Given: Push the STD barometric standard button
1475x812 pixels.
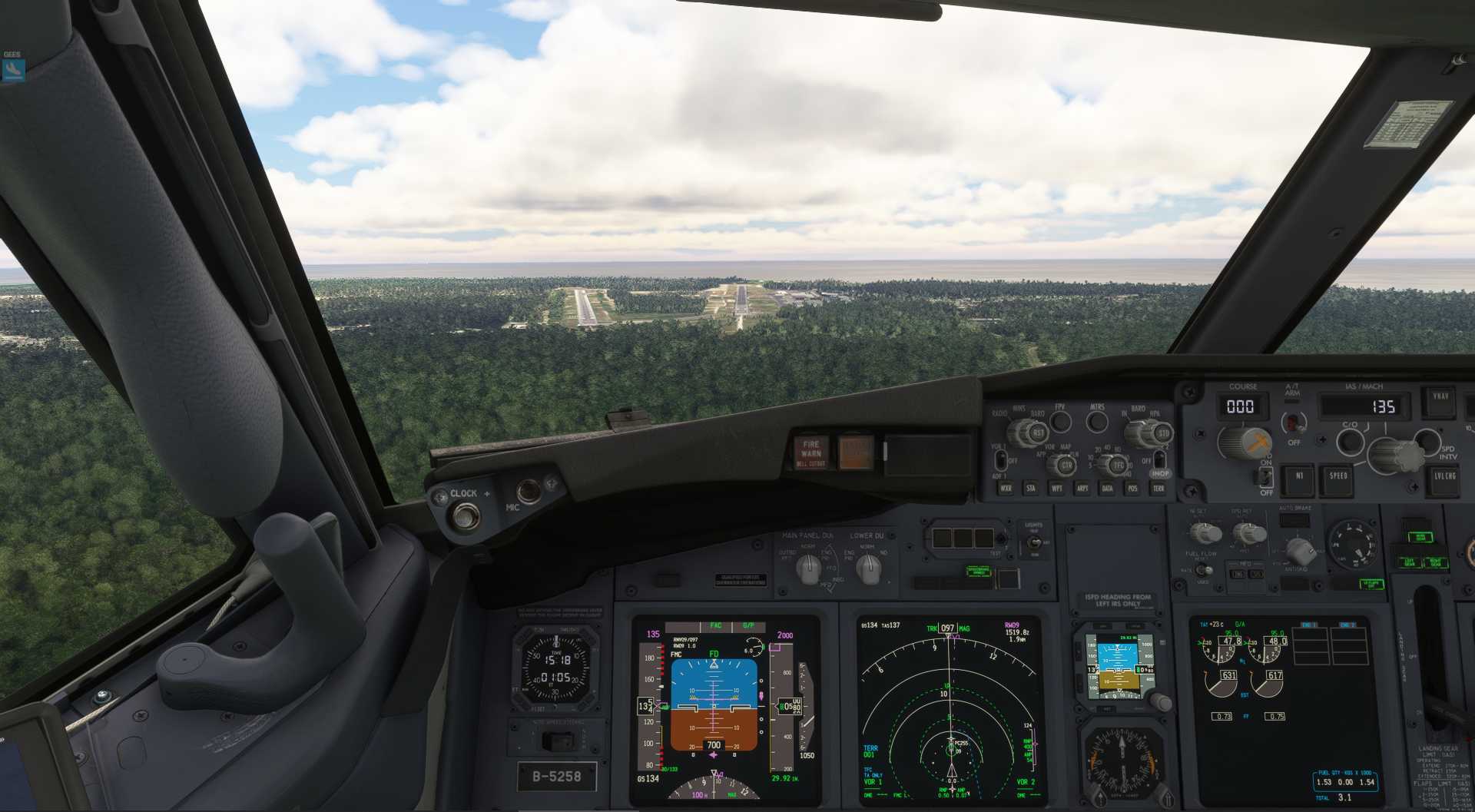Looking at the screenshot, I should point(1162,434).
